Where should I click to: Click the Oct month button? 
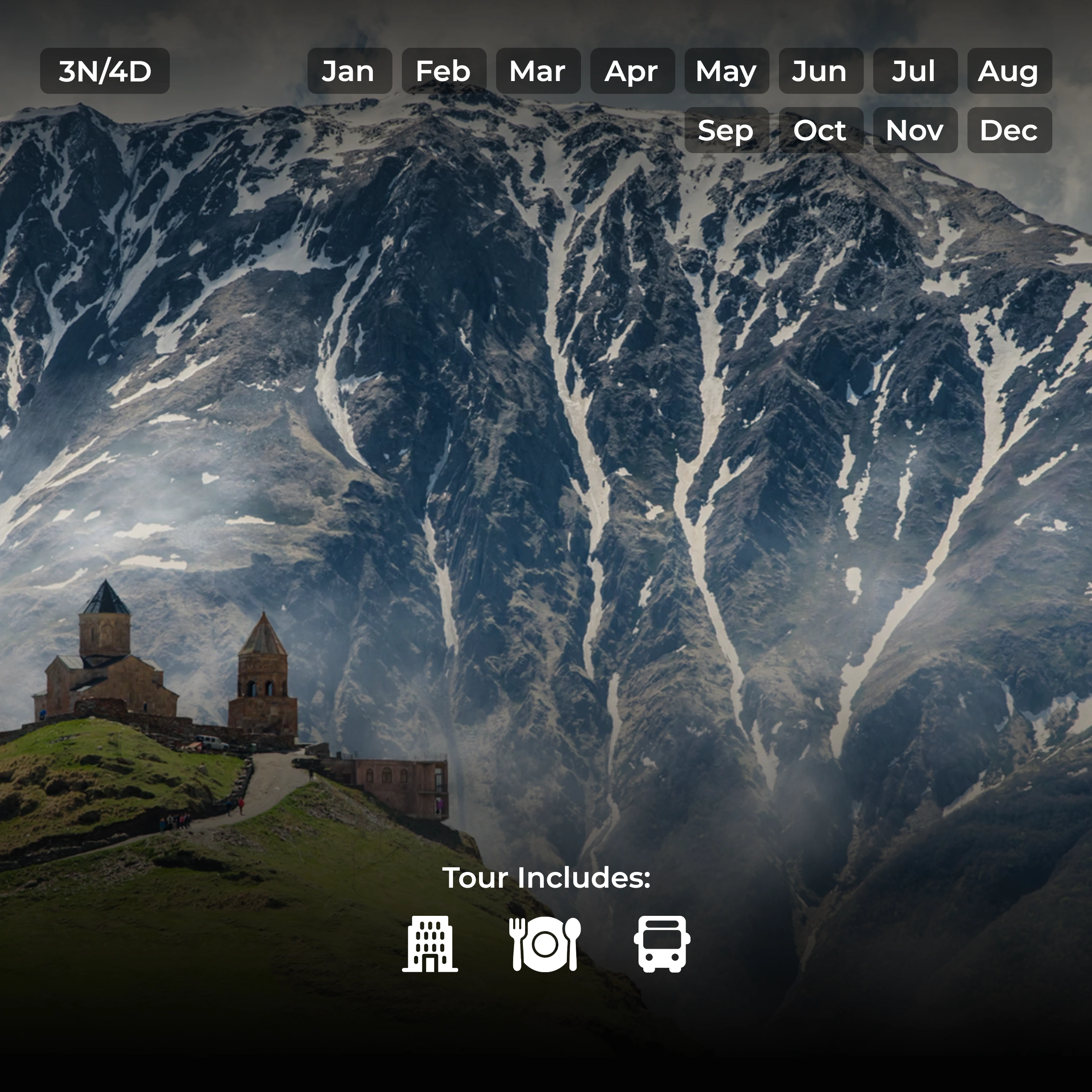[x=821, y=130]
